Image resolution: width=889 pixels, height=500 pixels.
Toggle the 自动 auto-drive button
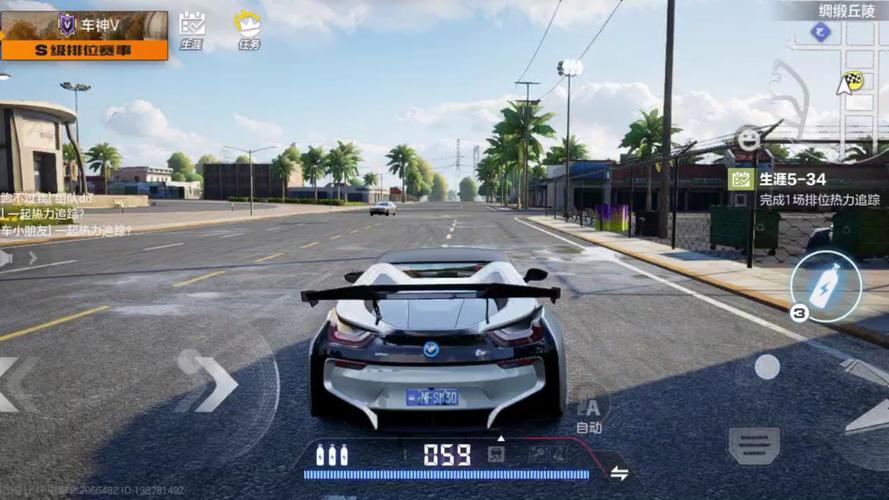[x=589, y=410]
